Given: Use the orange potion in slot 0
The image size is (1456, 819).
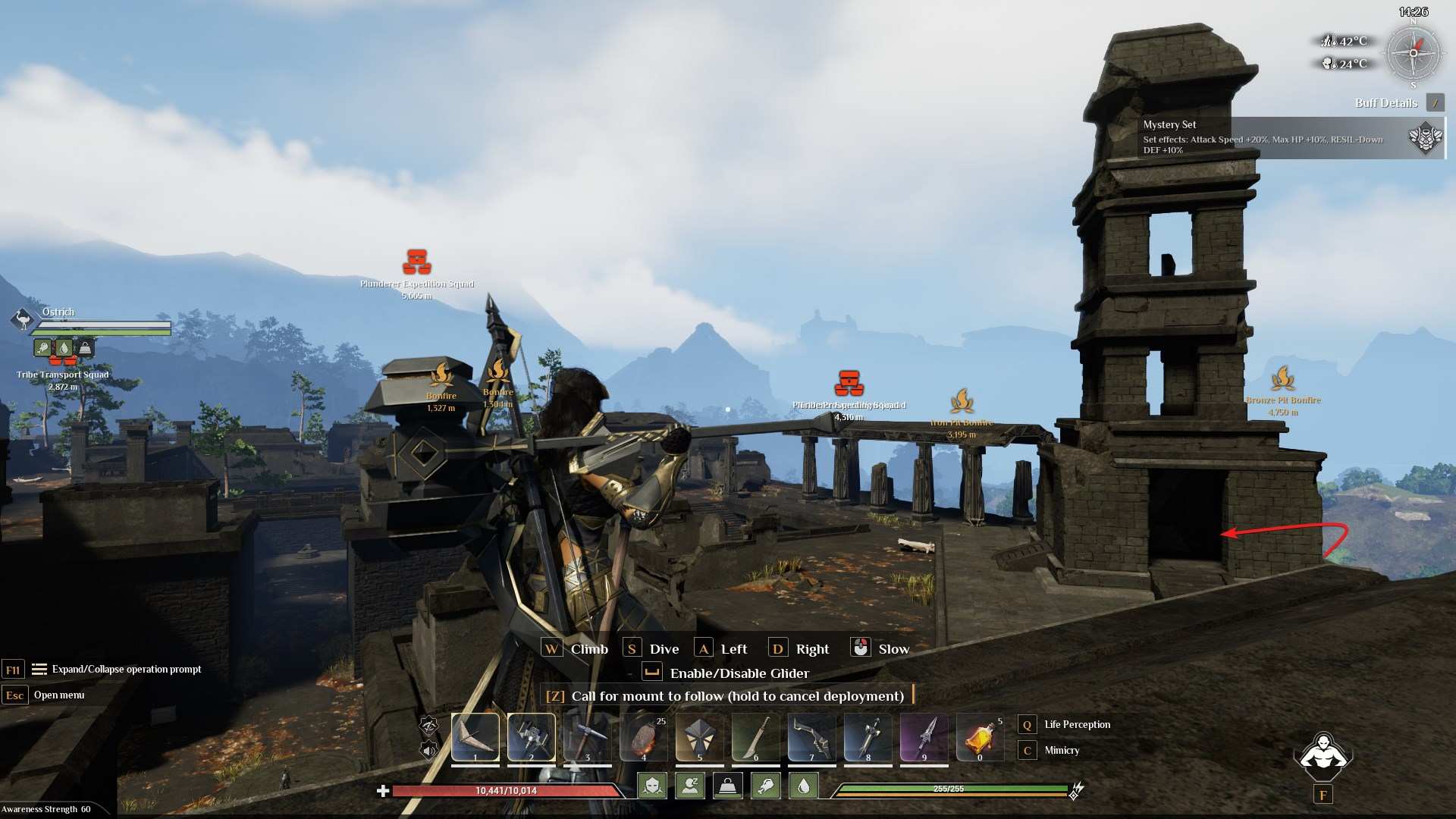Looking at the screenshot, I should 980,737.
